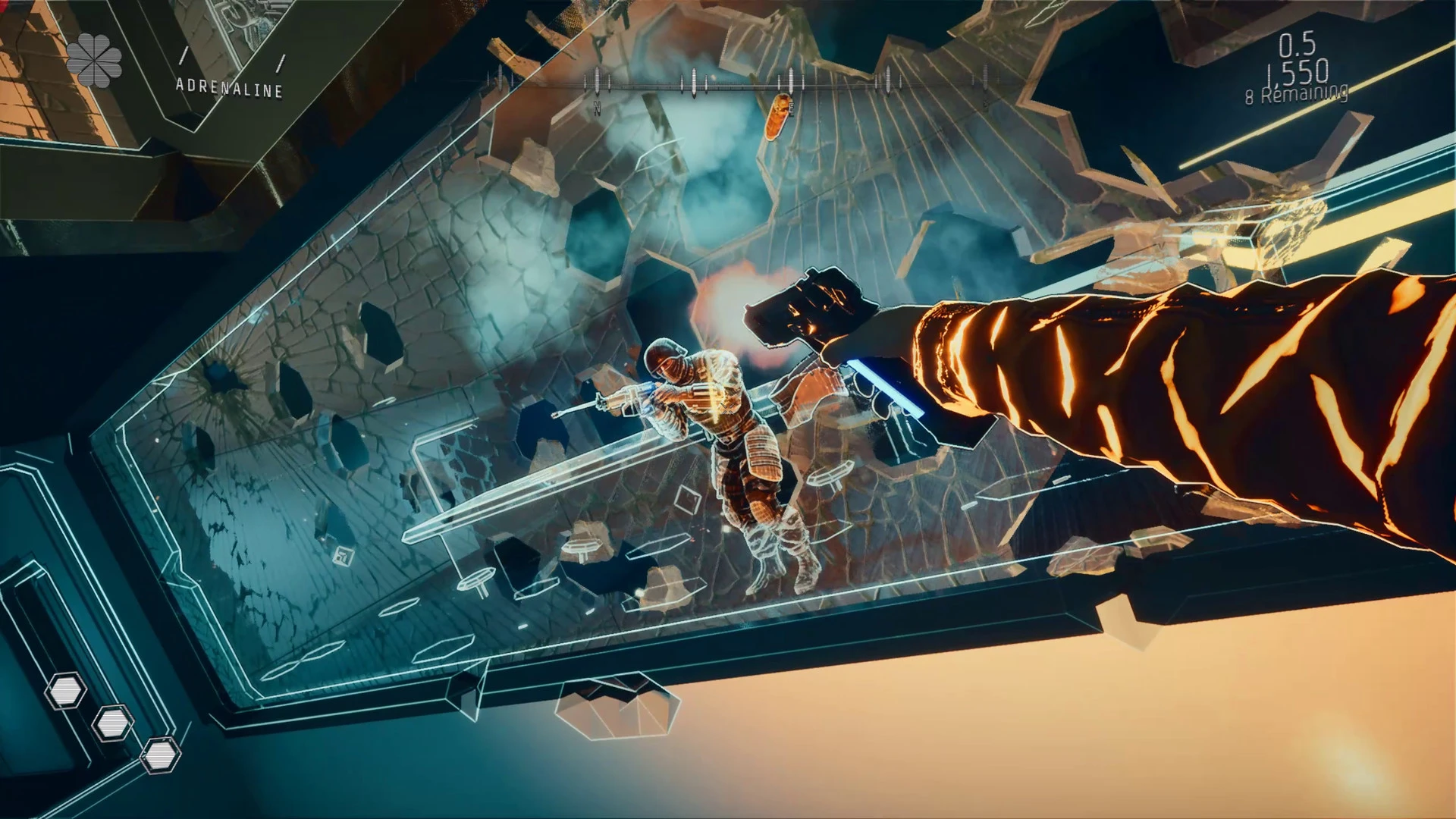
Task: Toggle the first health hexagon indicator
Action: [x=67, y=690]
